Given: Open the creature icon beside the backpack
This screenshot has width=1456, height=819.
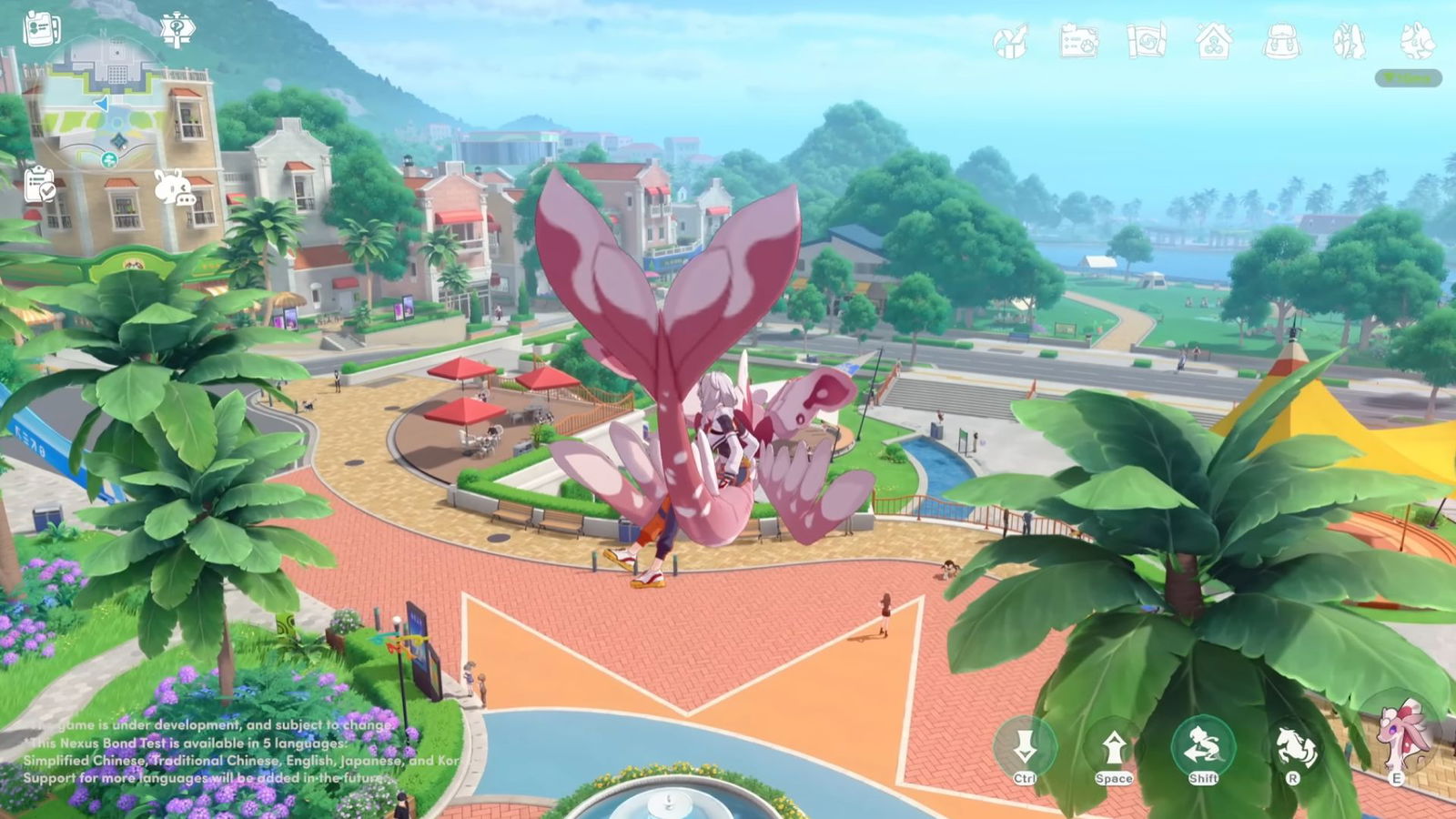Looking at the screenshot, I should pos(1349,40).
